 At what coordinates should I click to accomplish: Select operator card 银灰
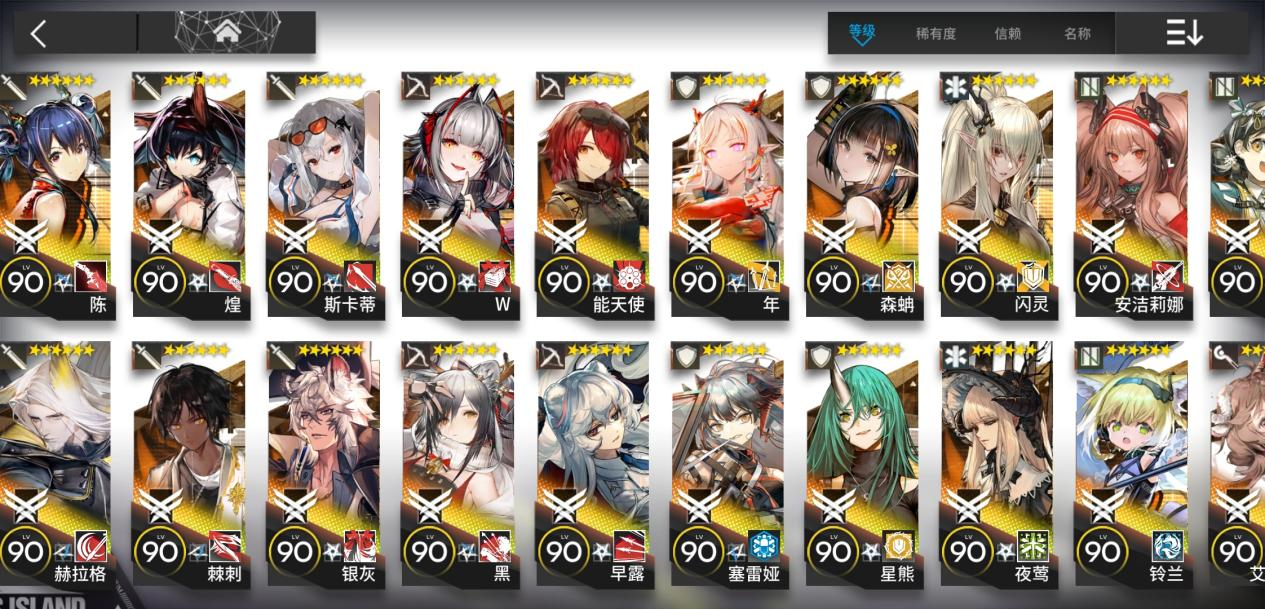323,460
